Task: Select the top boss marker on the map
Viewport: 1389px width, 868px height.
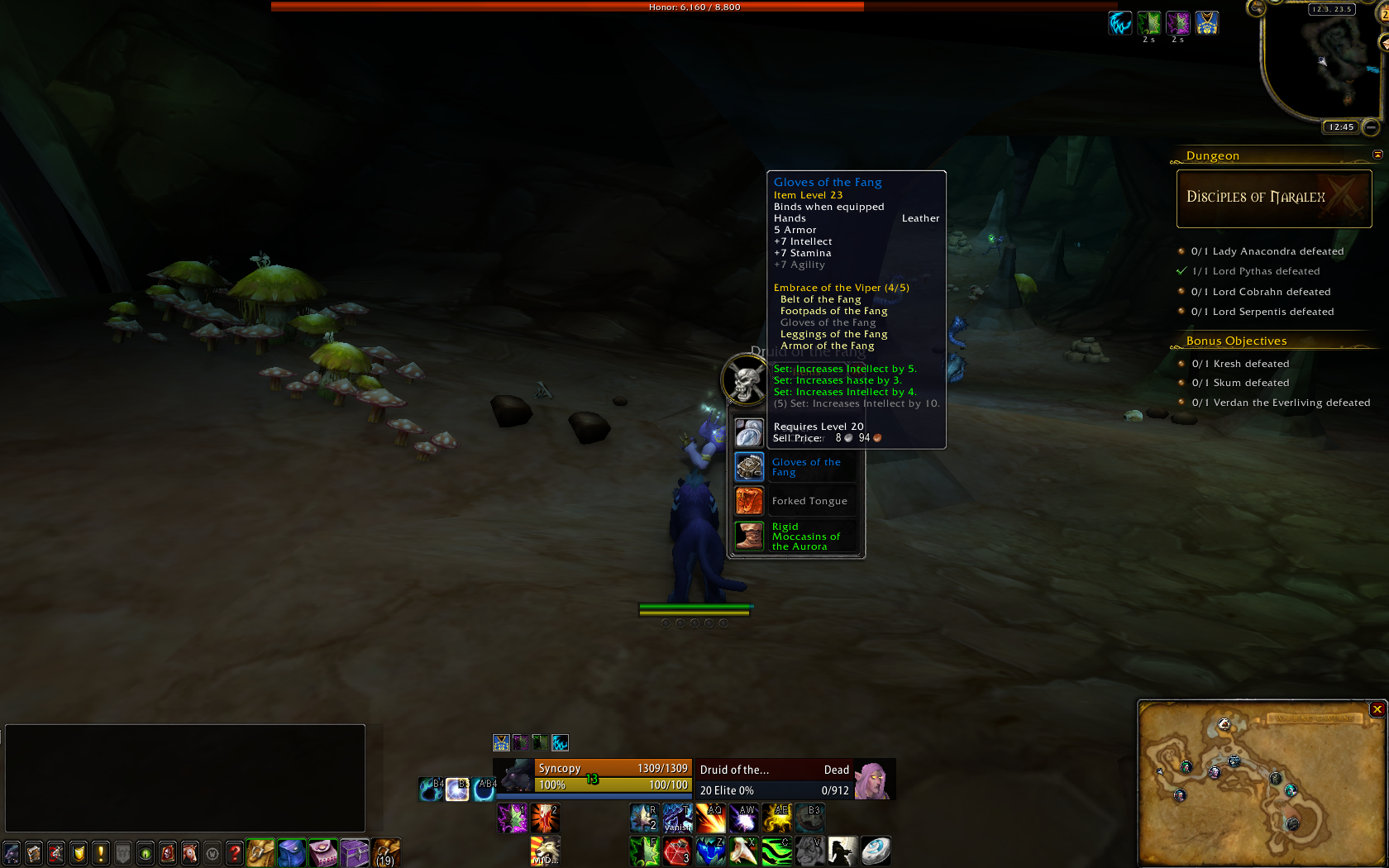Action: coord(1224,725)
